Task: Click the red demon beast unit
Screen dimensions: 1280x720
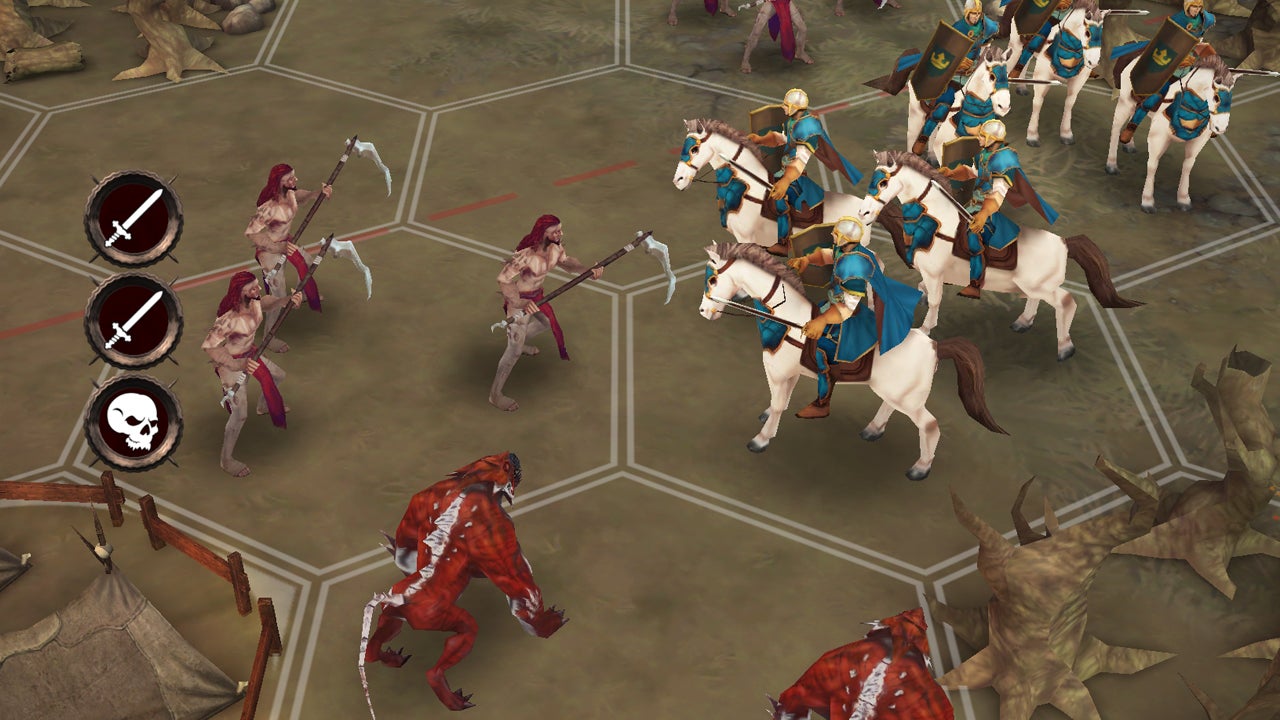Action: [x=470, y=560]
